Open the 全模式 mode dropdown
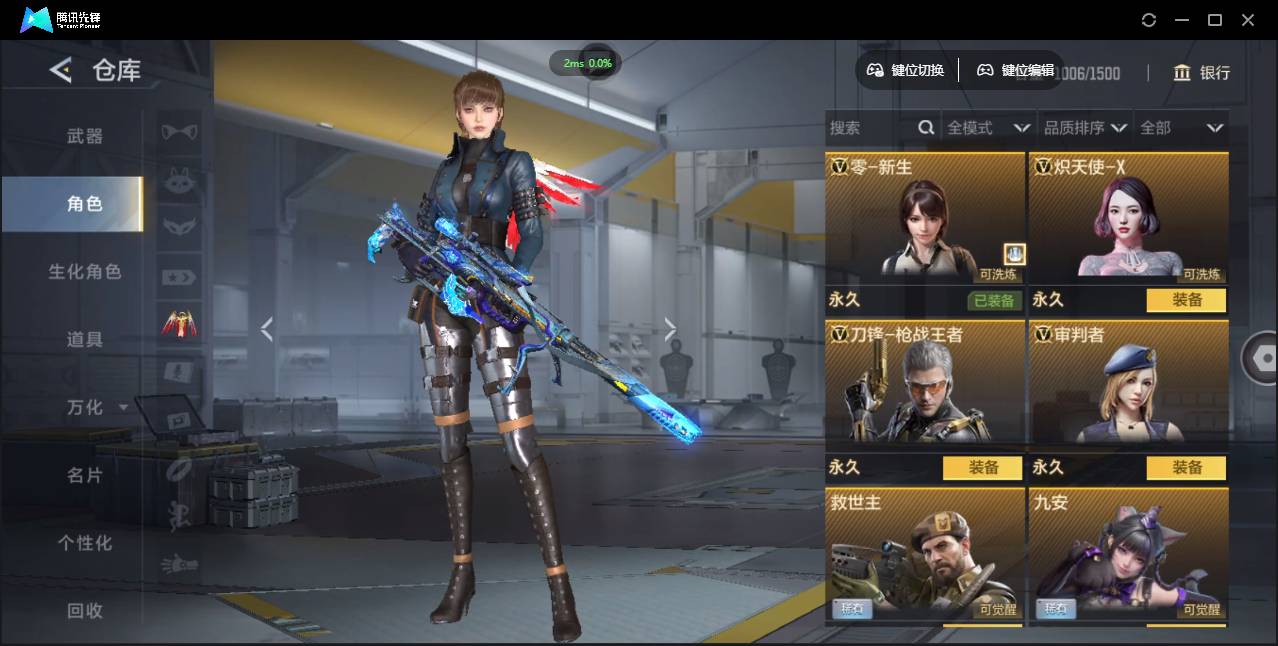 (987, 128)
